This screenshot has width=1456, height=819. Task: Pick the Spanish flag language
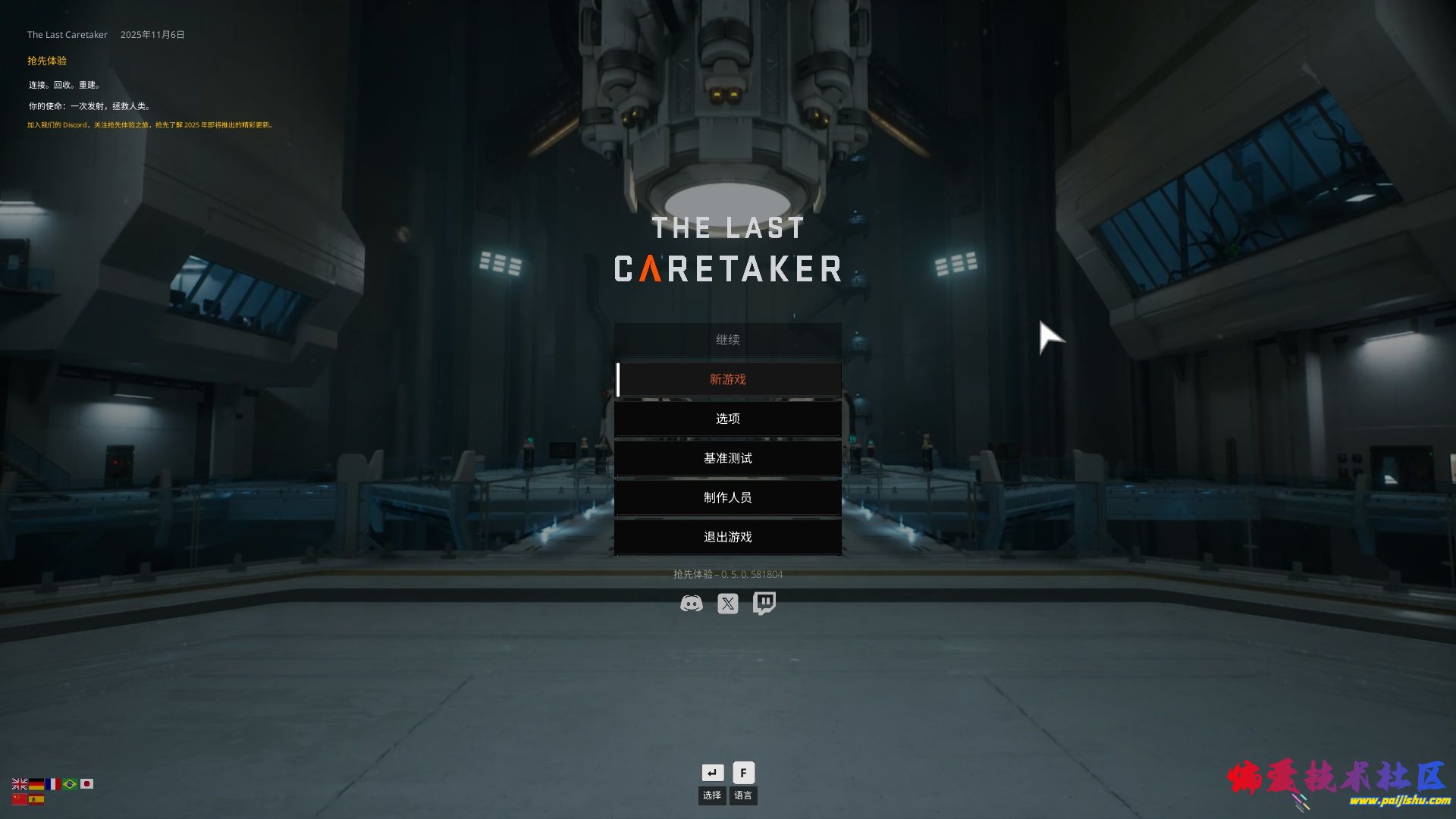(36, 799)
